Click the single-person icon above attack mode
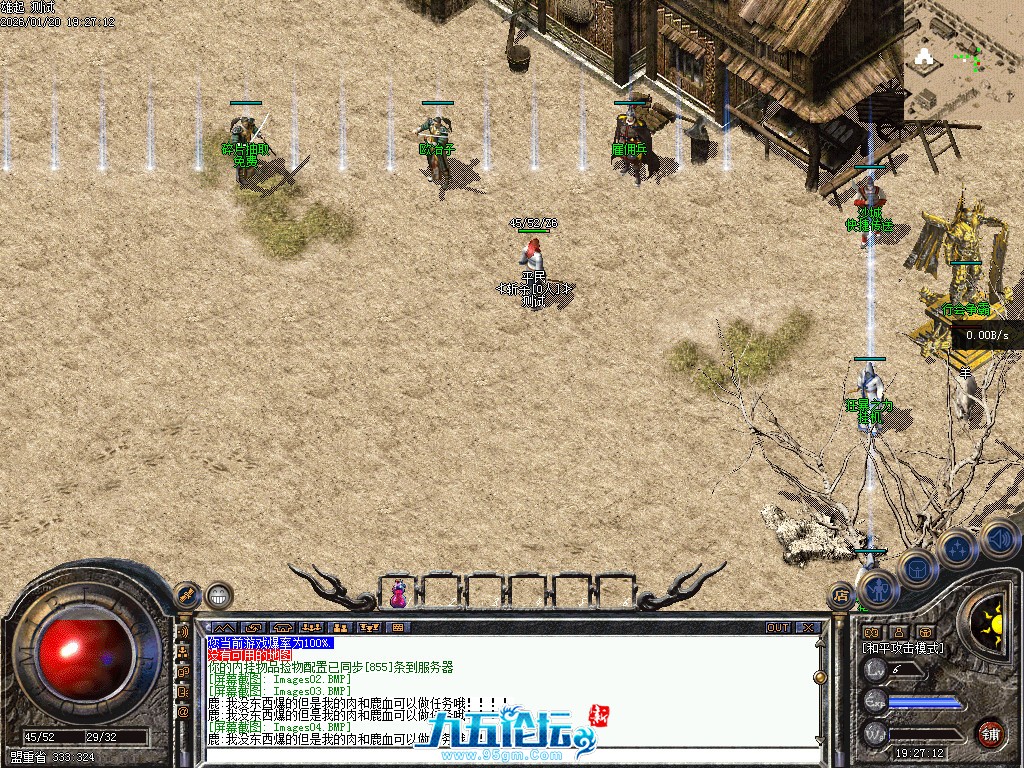This screenshot has height=768, width=1024. point(899,632)
